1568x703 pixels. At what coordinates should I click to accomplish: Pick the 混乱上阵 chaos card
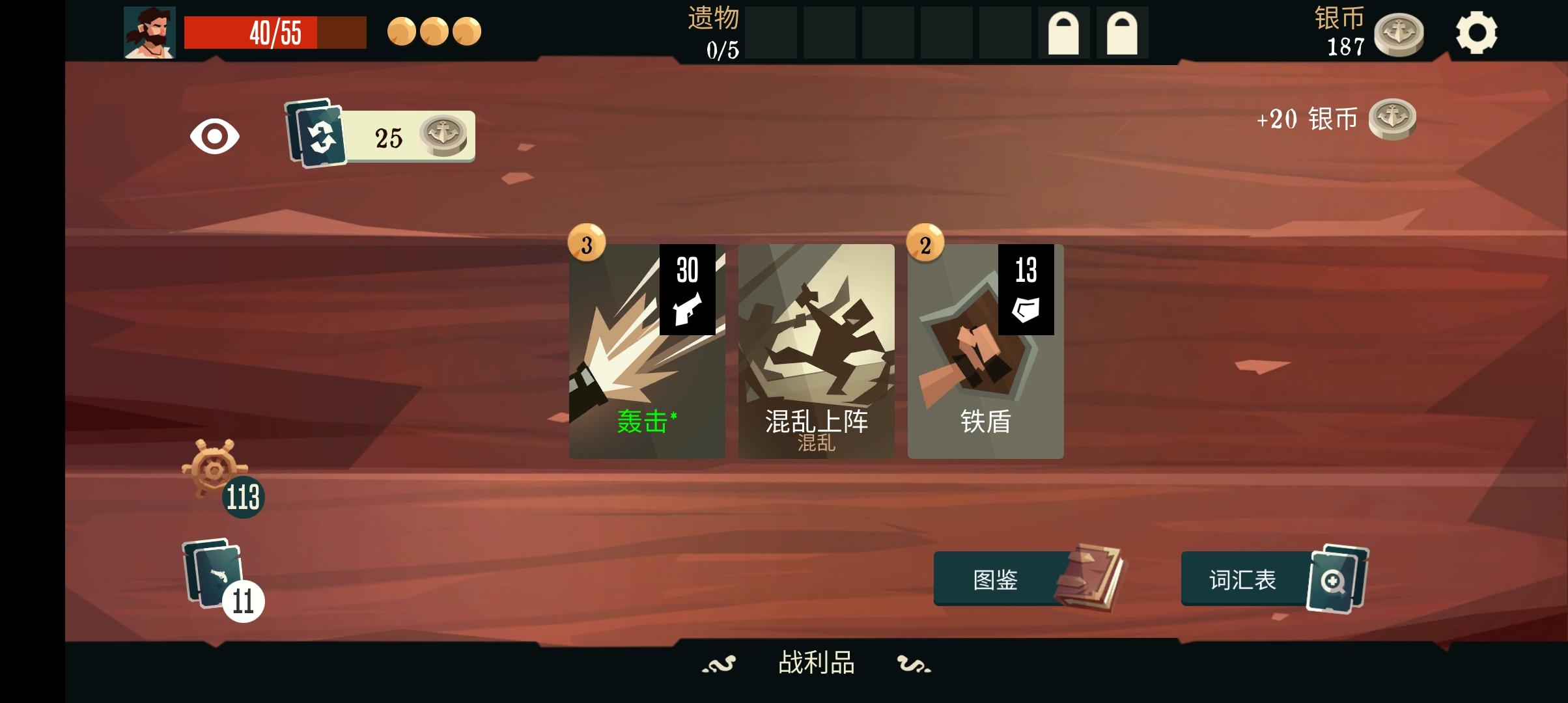pos(816,351)
